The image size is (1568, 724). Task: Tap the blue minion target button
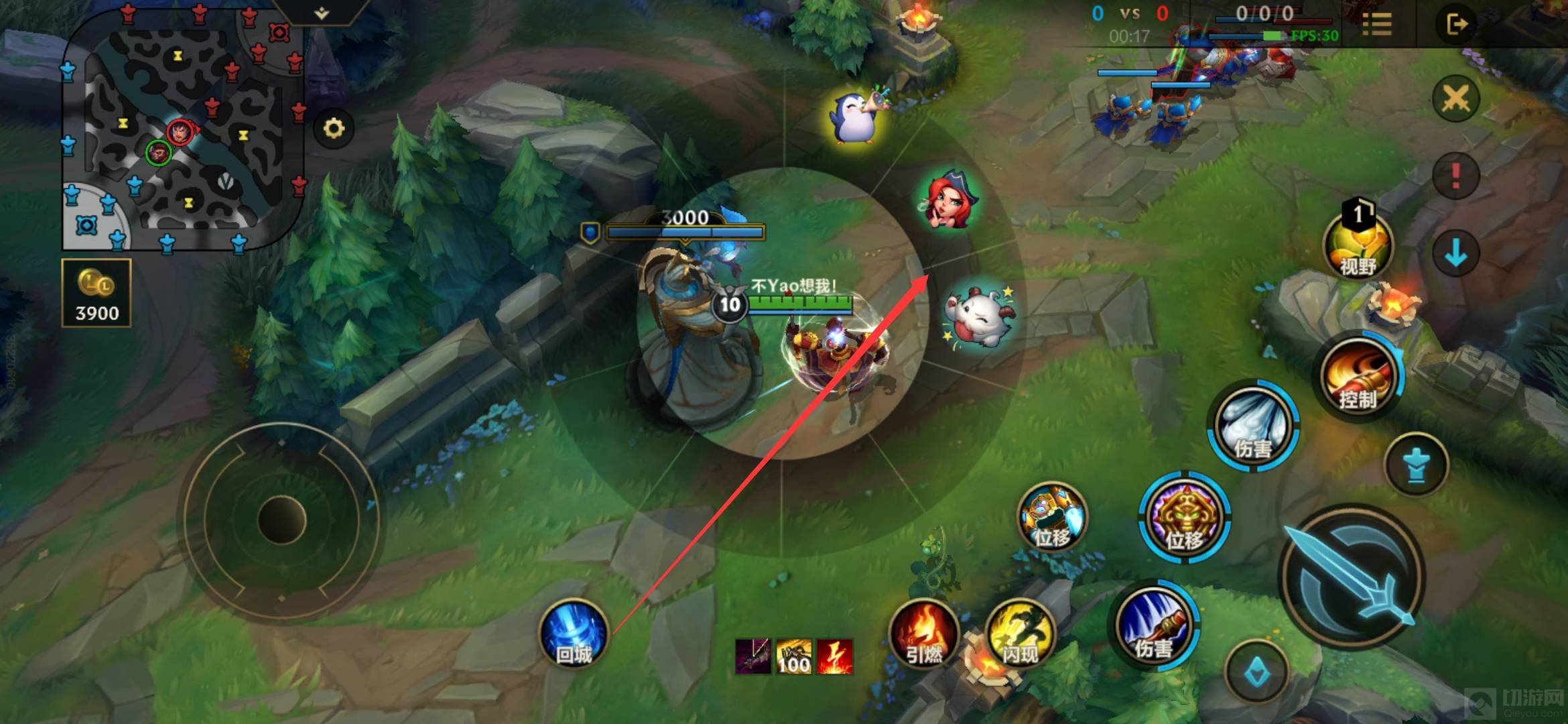point(1415,465)
